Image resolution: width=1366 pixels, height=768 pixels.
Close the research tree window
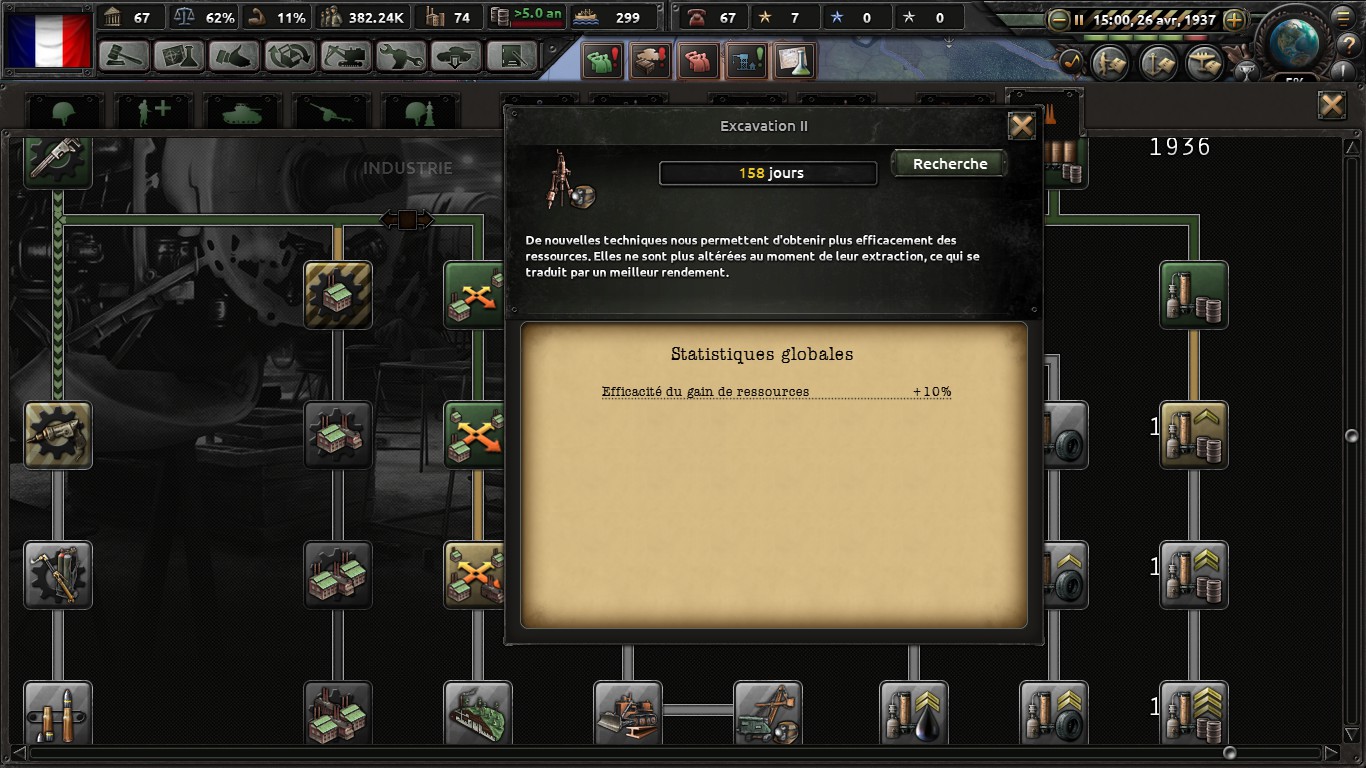coord(1331,105)
